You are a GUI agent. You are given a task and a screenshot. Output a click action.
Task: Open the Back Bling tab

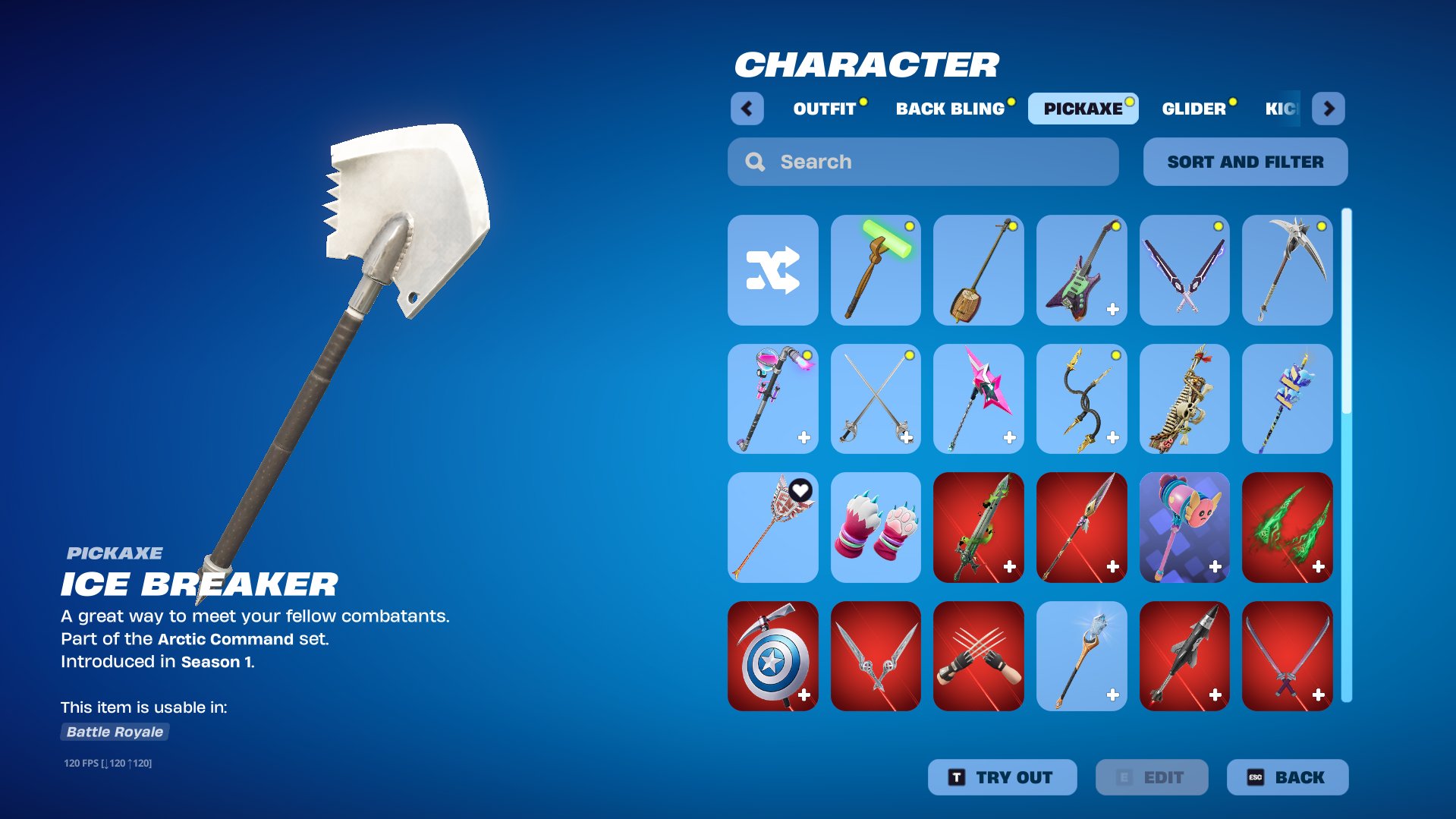[x=950, y=109]
